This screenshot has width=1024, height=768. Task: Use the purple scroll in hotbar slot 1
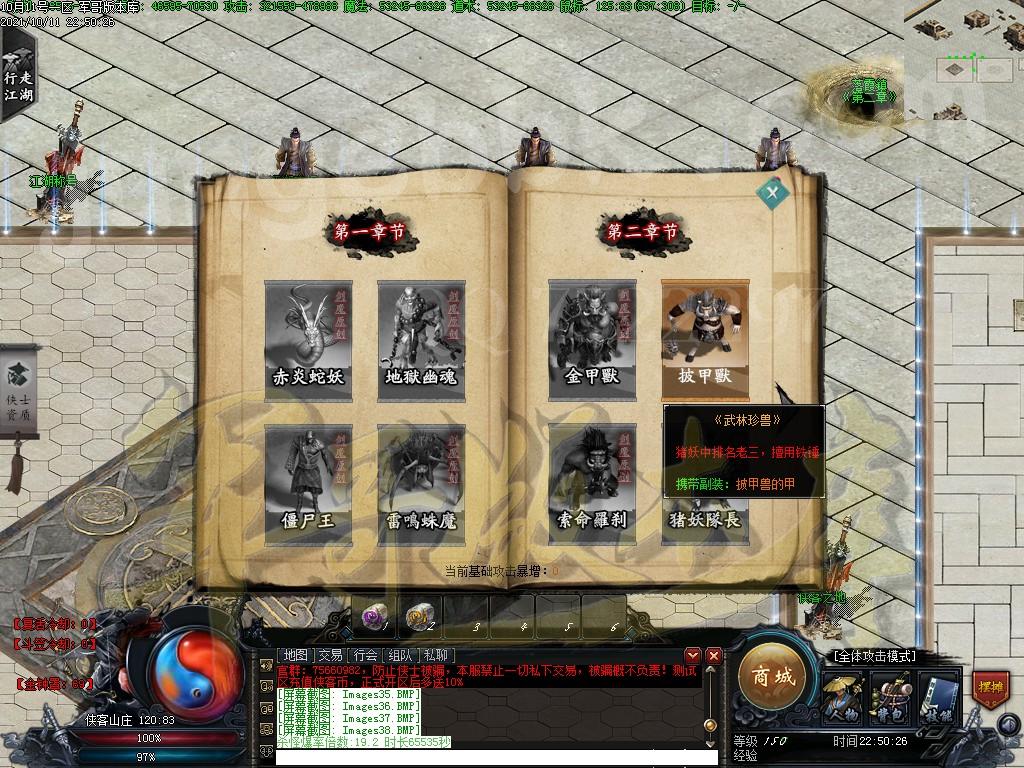[x=374, y=617]
